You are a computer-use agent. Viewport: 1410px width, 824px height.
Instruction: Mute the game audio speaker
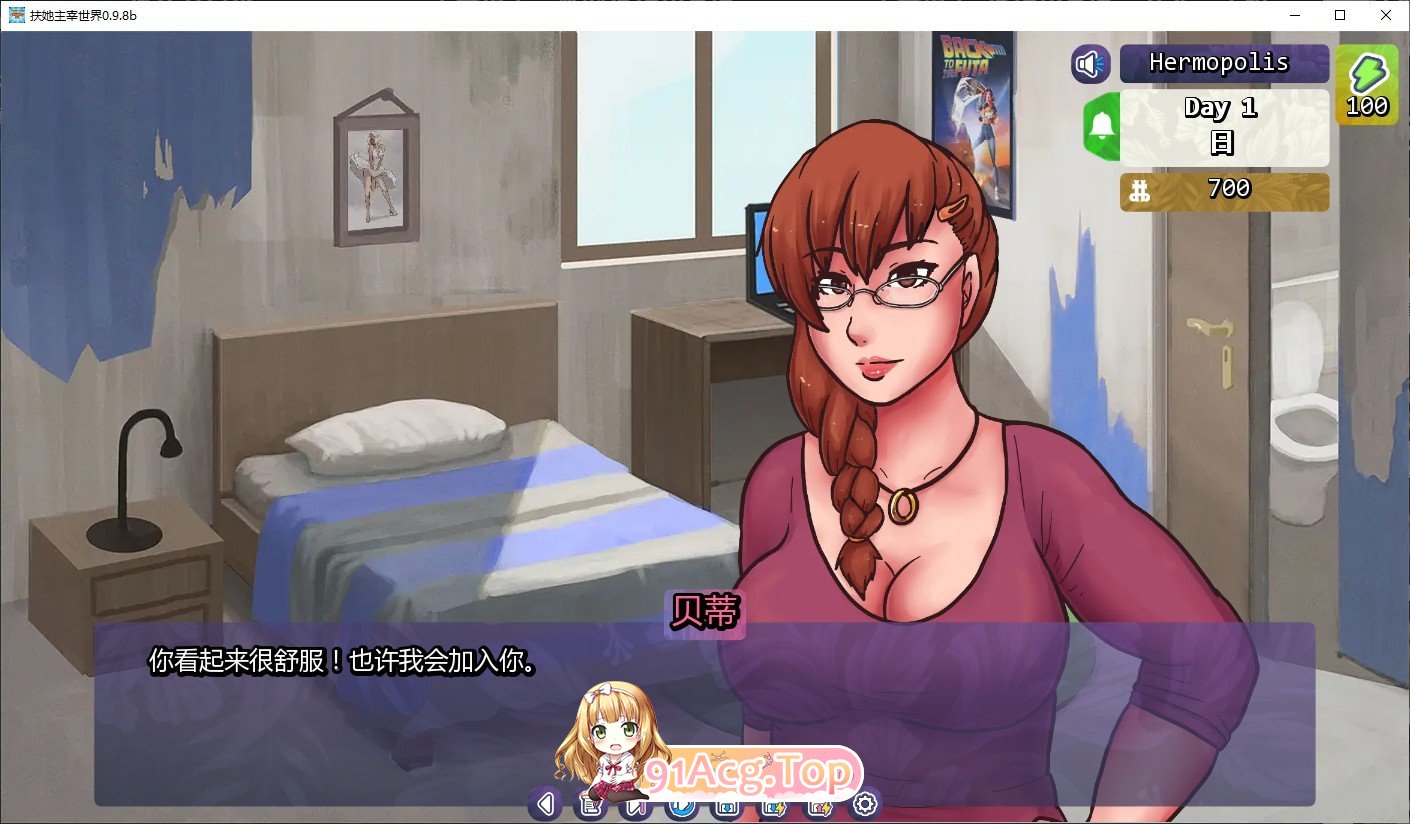1090,63
